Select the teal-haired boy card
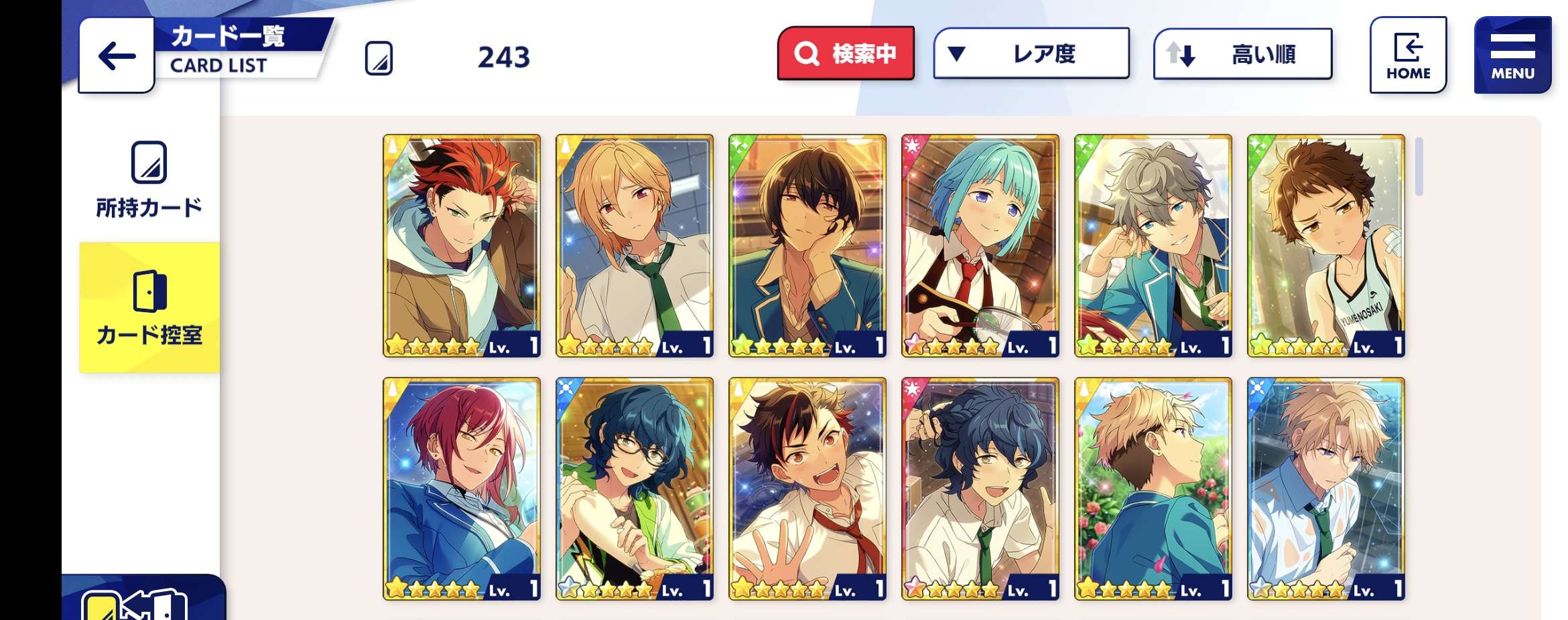Image resolution: width=1568 pixels, height=620 pixels. tap(980, 246)
